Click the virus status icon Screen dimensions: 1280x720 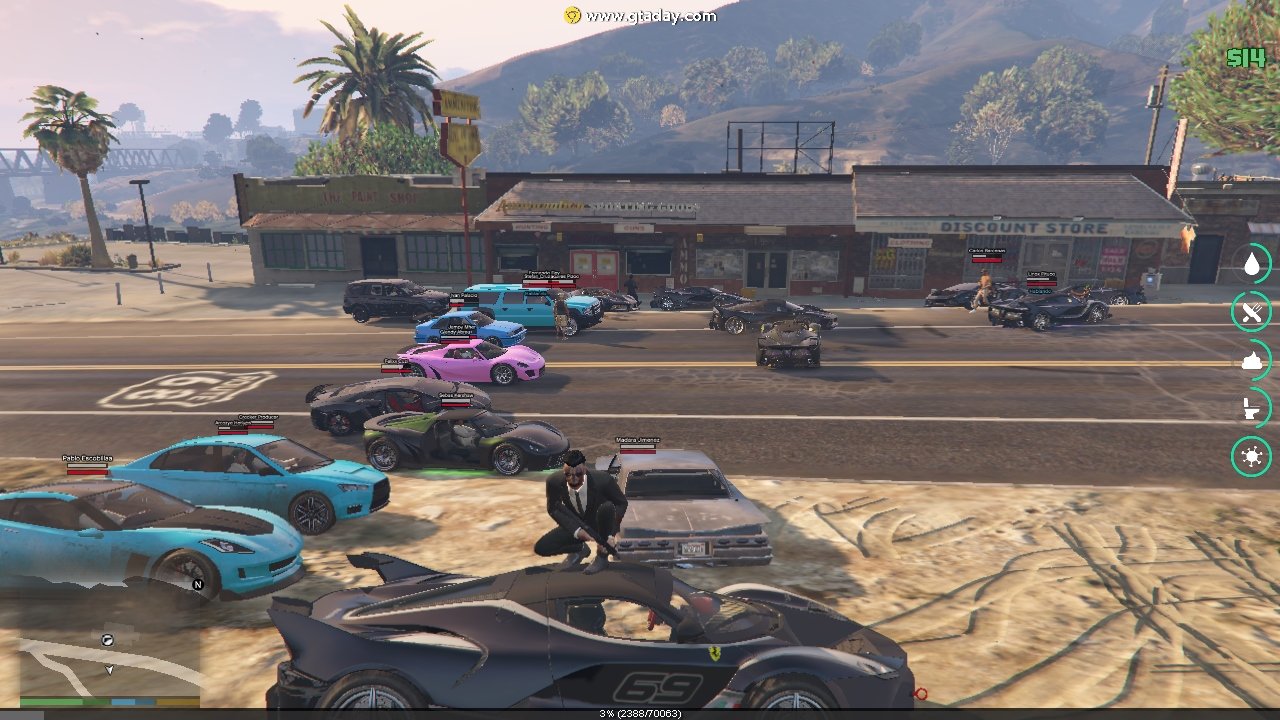[x=1251, y=457]
